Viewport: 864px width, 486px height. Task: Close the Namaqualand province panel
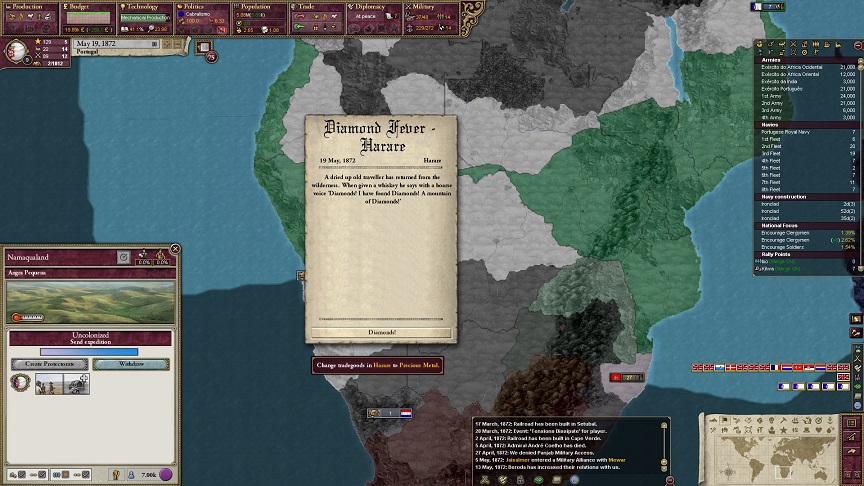(175, 249)
